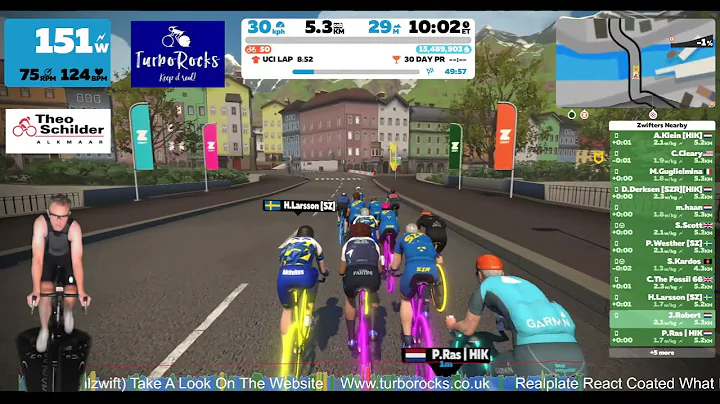Select A.Klein [HIK] in Zwifters Nearby
The width and height of the screenshot is (720, 404).
662,139
